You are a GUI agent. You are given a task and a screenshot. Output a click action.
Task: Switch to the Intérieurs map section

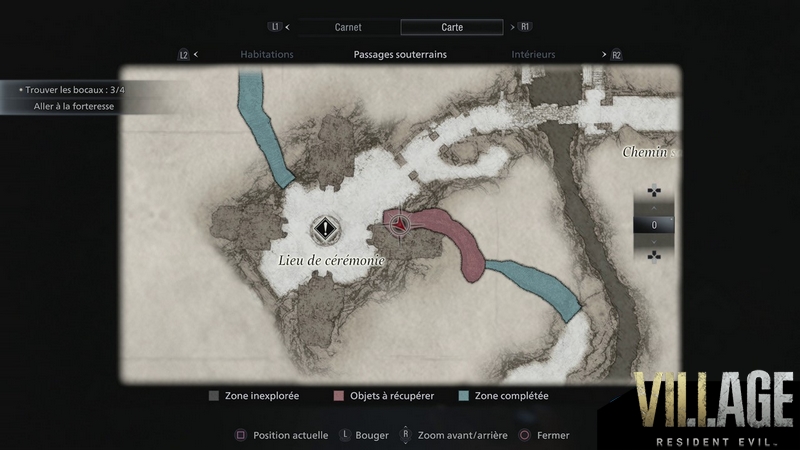(x=533, y=55)
